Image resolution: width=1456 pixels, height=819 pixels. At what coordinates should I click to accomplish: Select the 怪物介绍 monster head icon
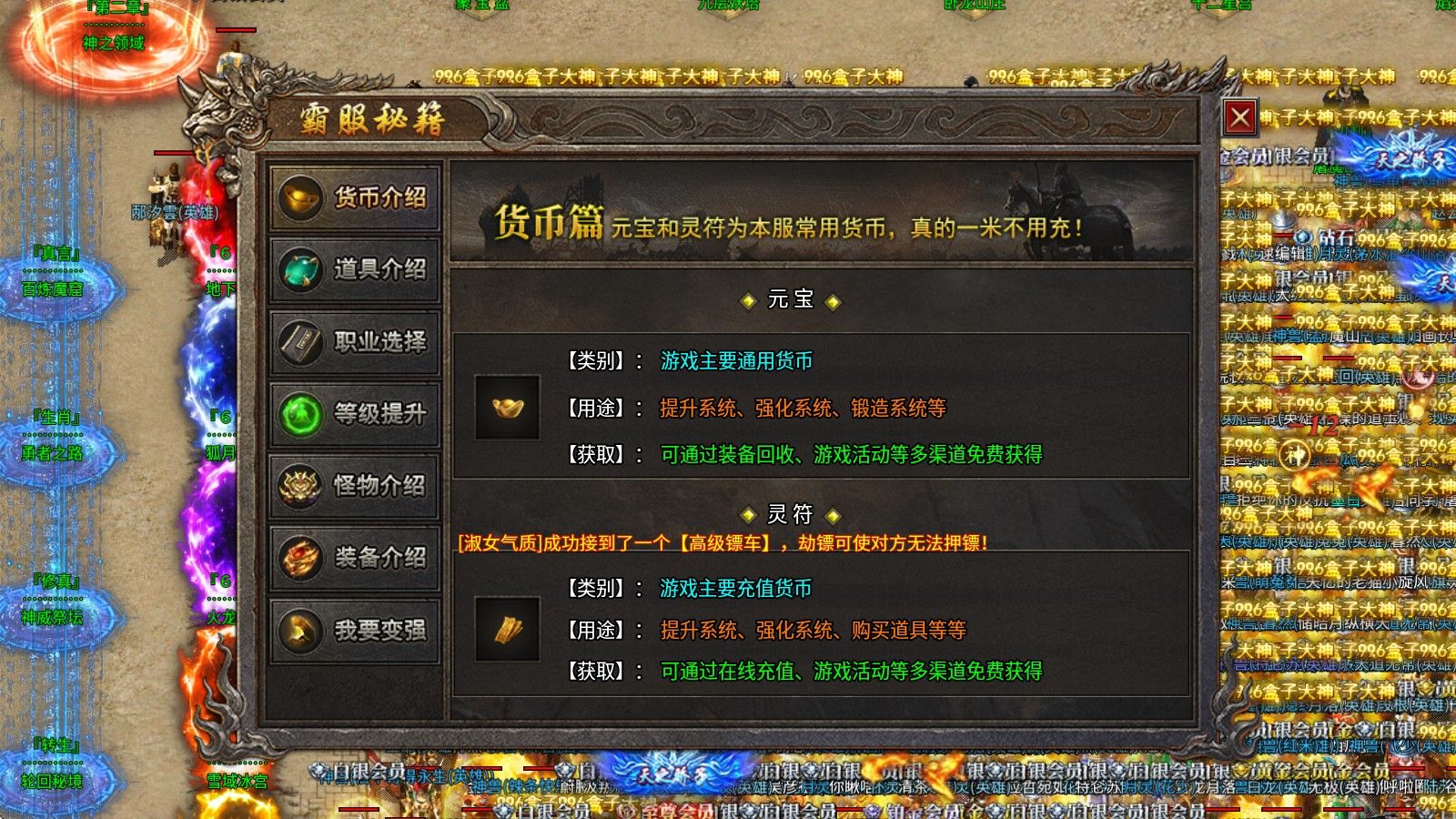[300, 487]
